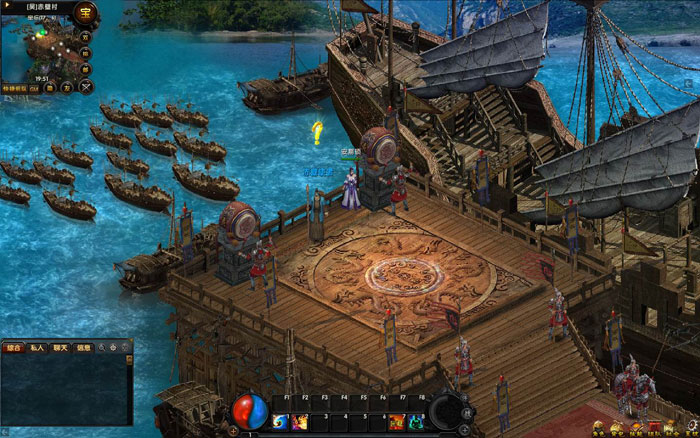Activate the blue swirl skill slot

[x=279, y=422]
